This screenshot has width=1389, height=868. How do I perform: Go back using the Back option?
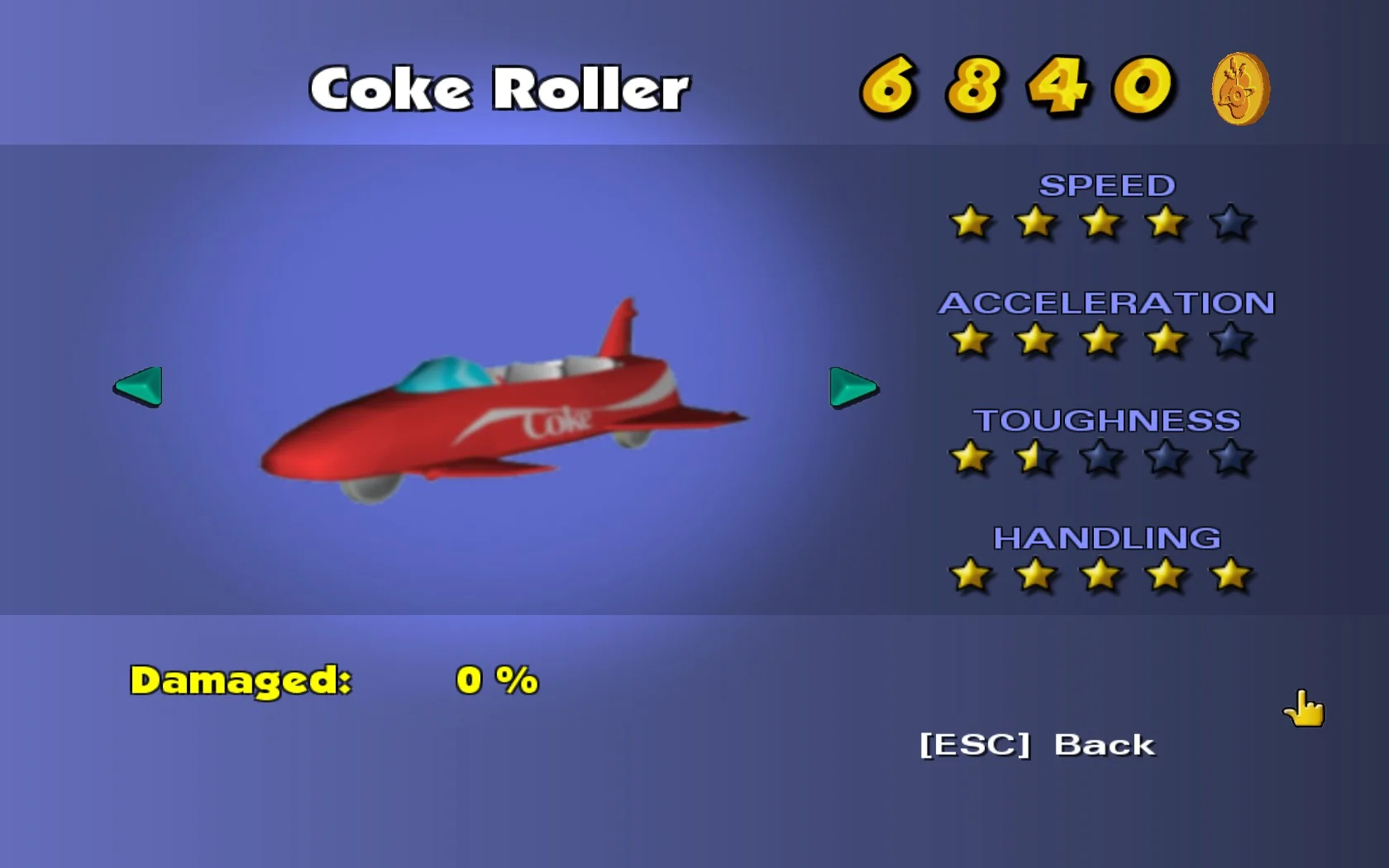pos(1038,745)
